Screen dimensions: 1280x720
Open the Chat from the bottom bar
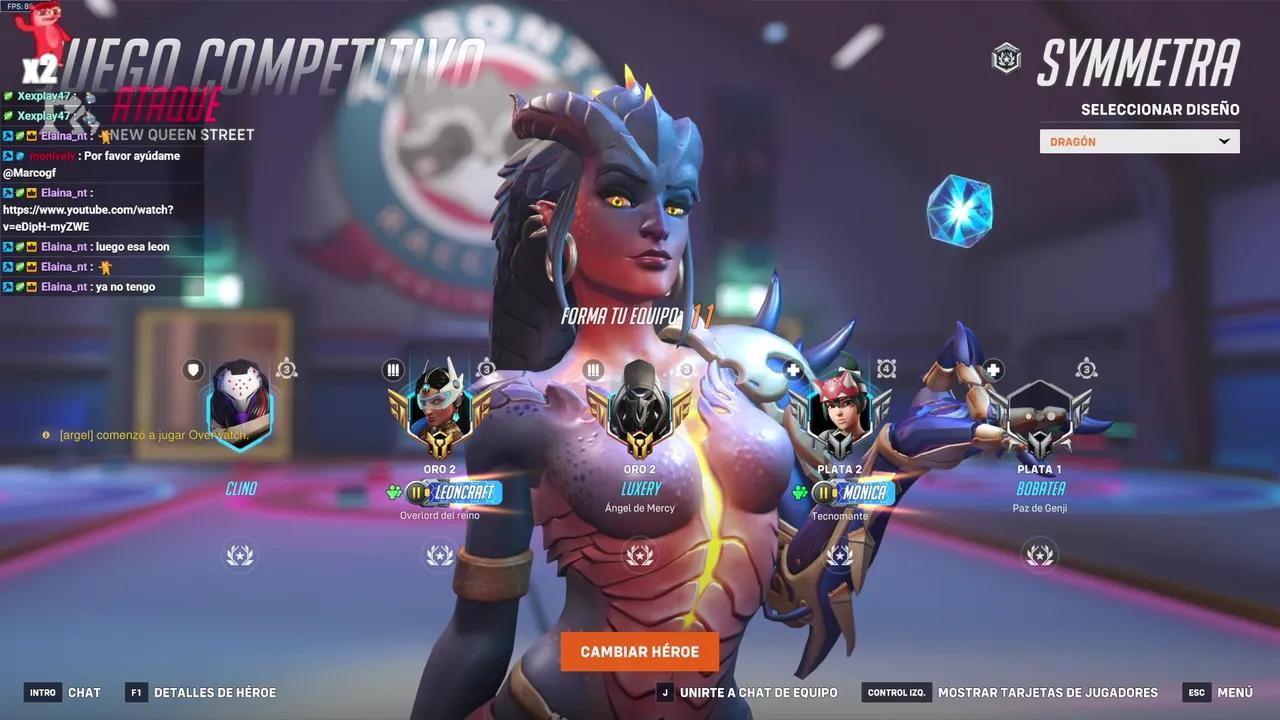pyautogui.click(x=85, y=692)
